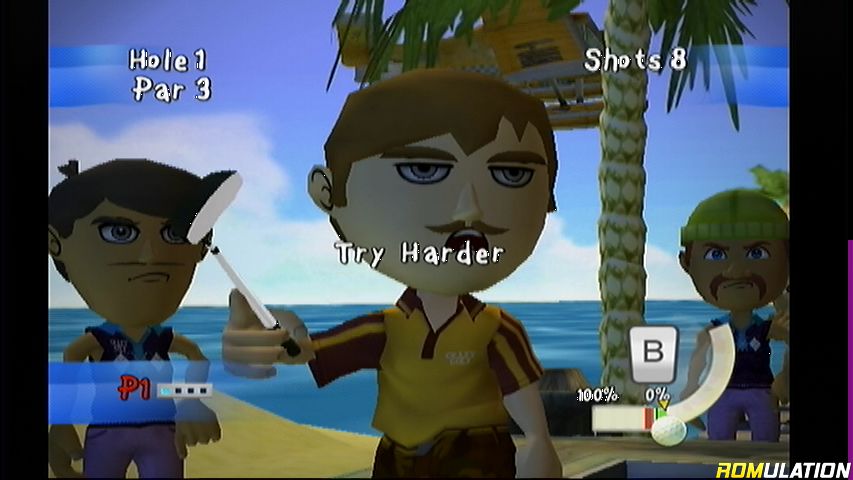Select the golf ball icon beside the meter

pos(670,430)
